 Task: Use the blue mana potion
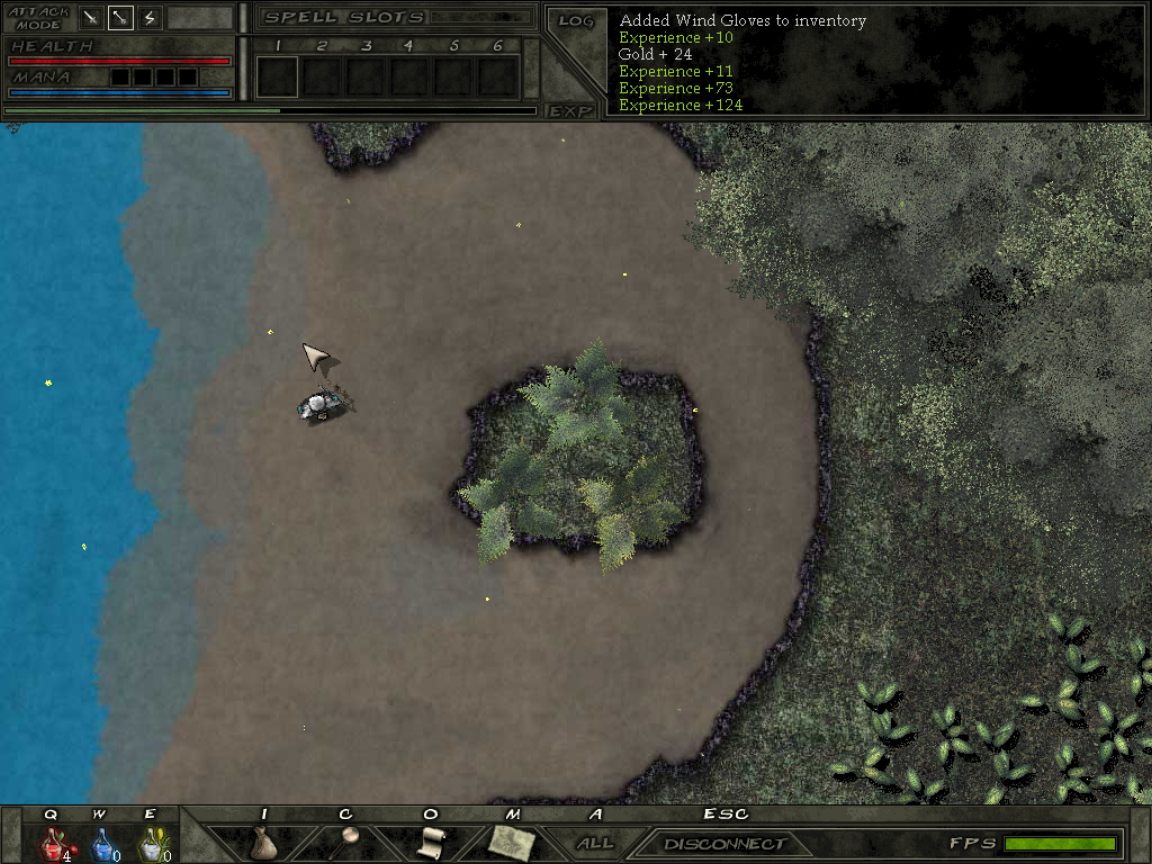[x=102, y=845]
